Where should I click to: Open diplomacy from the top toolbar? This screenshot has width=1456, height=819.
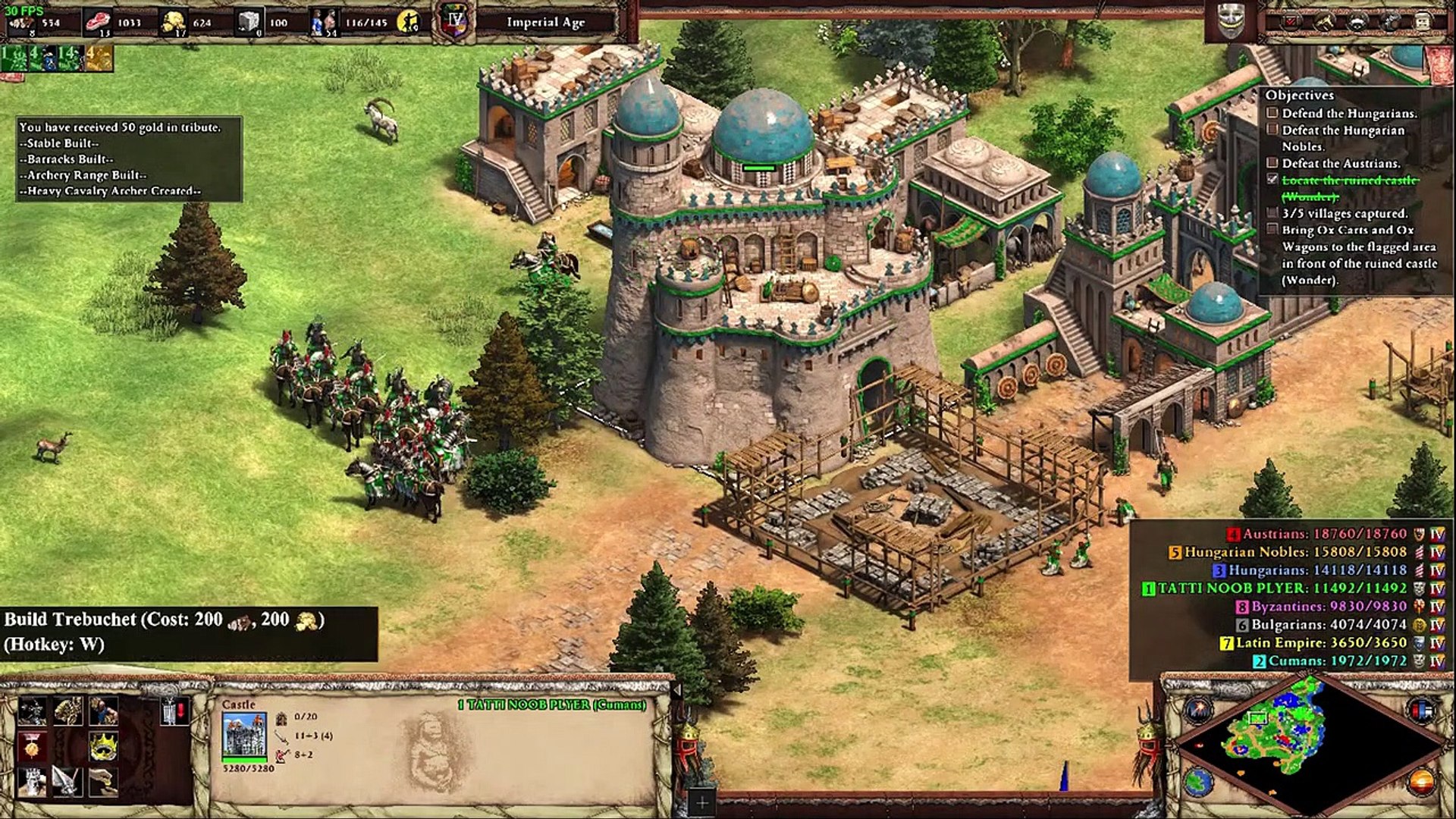1357,22
